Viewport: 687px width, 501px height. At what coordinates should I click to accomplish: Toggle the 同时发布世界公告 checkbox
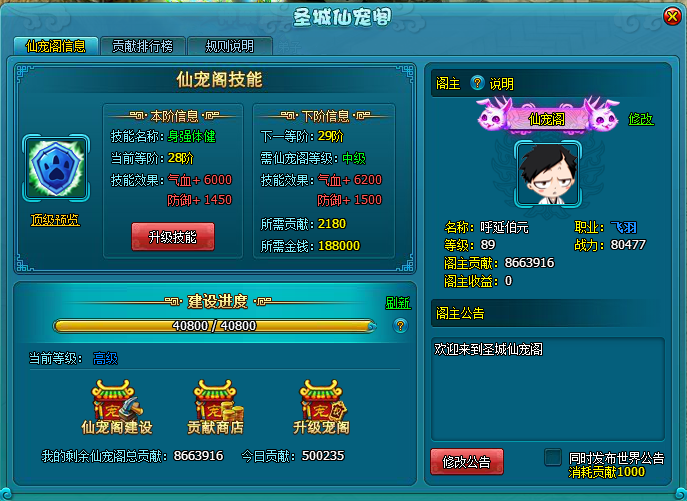coord(552,457)
